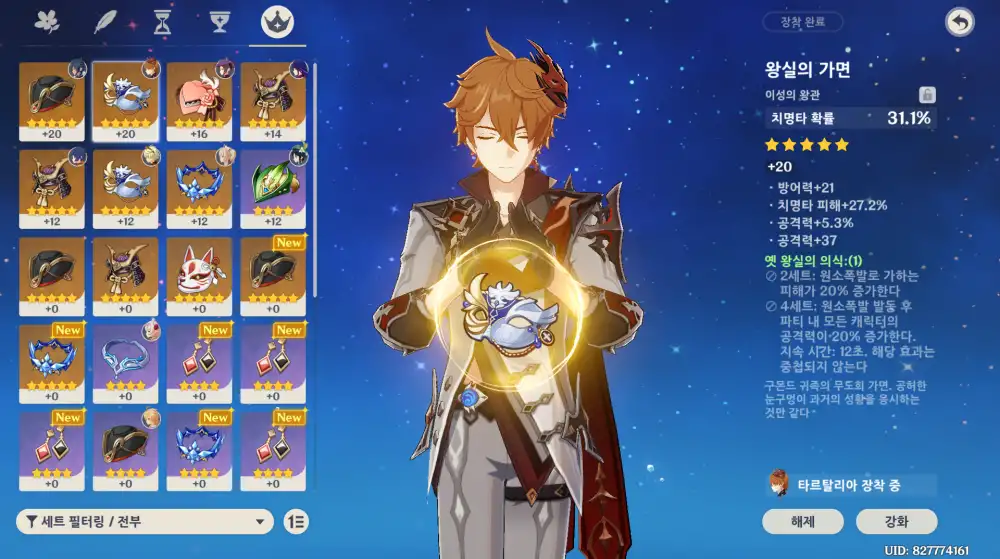The height and width of the screenshot is (559, 1000).
Task: Select the white bird mask at +12
Action: (x=125, y=188)
